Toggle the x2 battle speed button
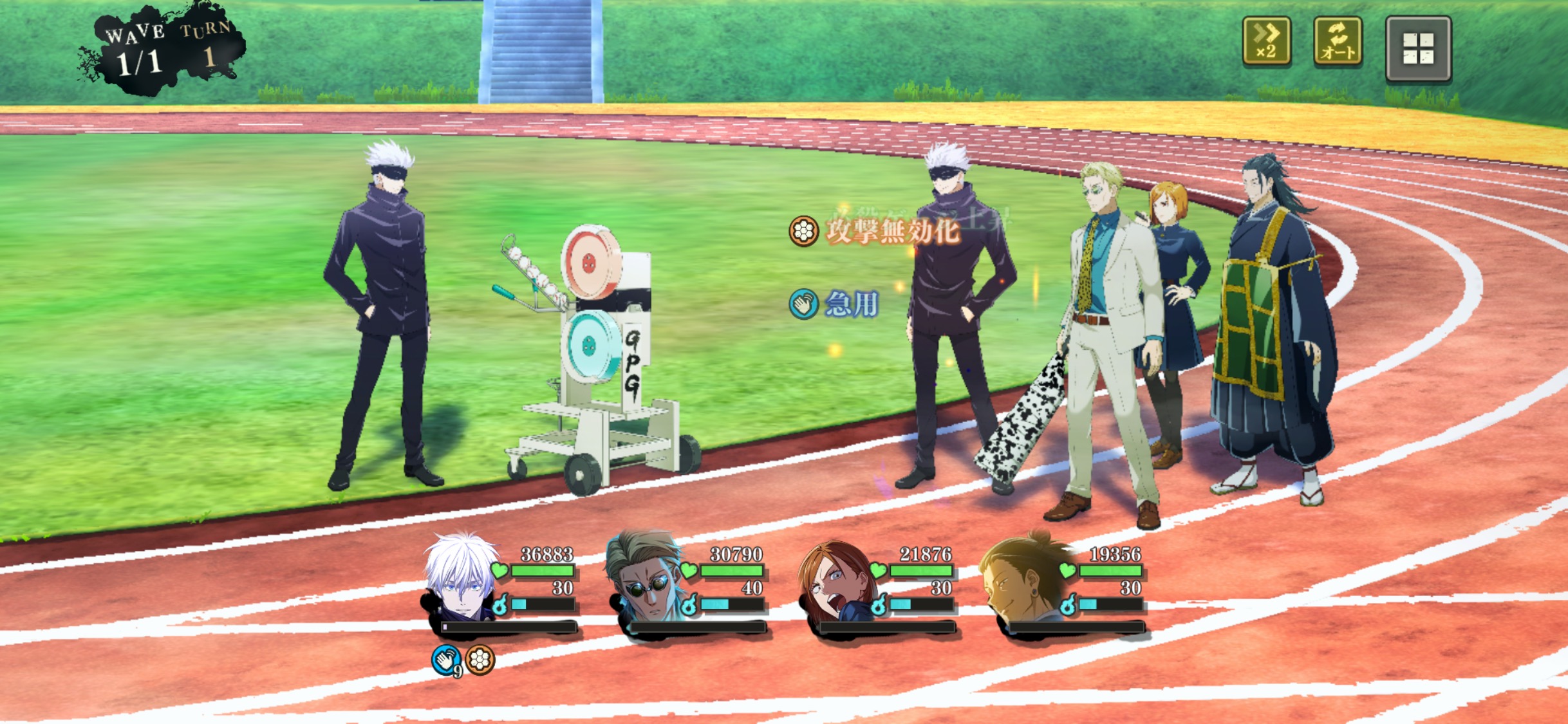1568x724 pixels. (1266, 42)
